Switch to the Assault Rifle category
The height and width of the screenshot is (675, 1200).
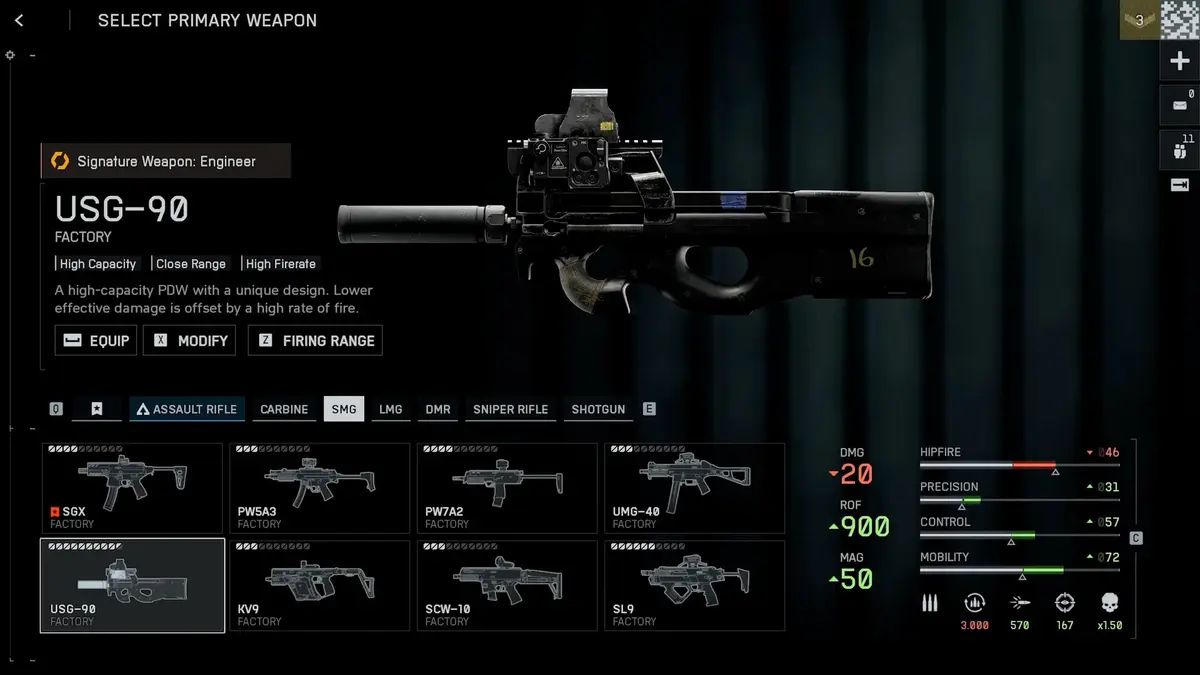pos(187,409)
